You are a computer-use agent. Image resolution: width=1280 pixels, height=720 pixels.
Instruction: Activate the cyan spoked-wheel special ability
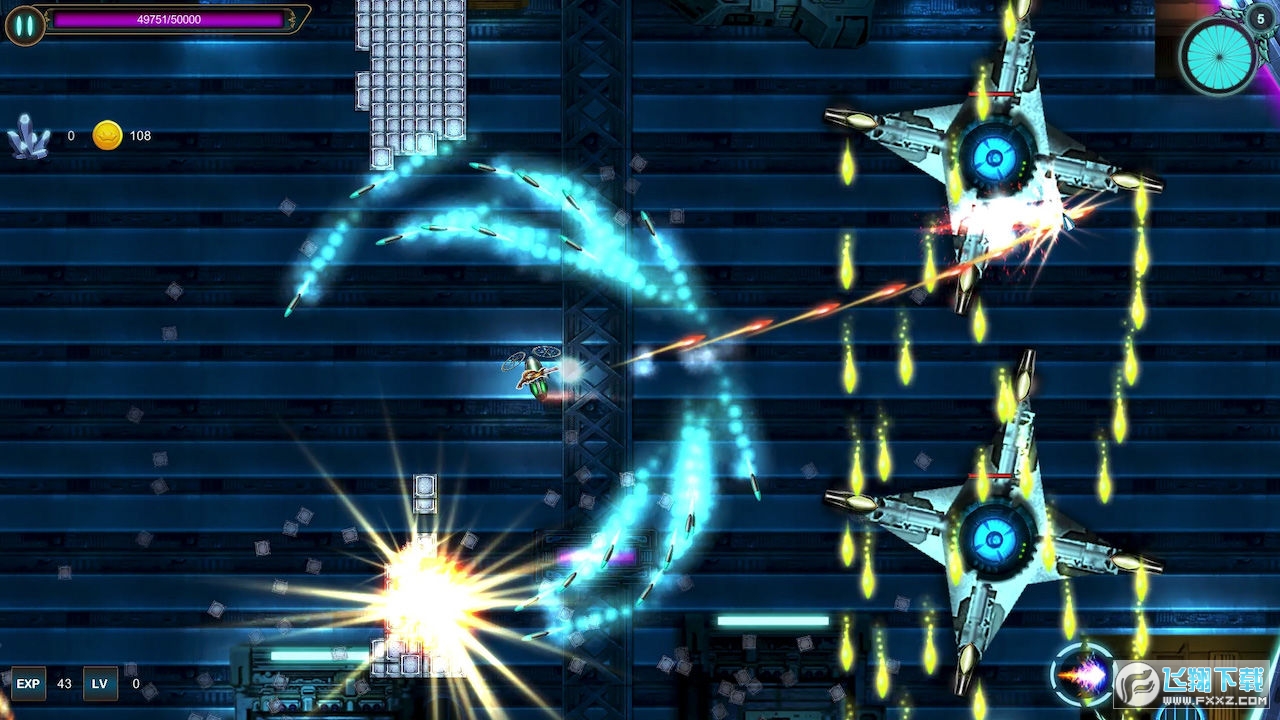point(1217,55)
